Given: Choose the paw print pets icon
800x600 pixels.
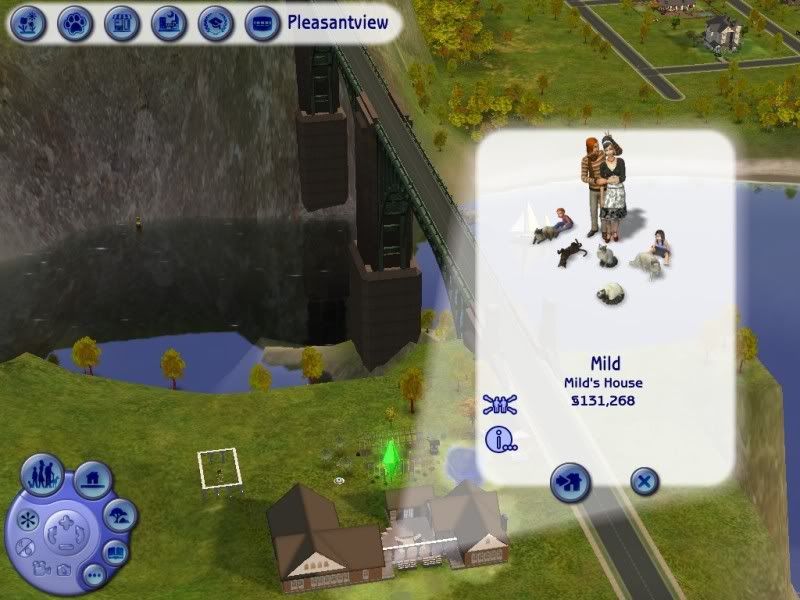Looking at the screenshot, I should (x=74, y=21).
